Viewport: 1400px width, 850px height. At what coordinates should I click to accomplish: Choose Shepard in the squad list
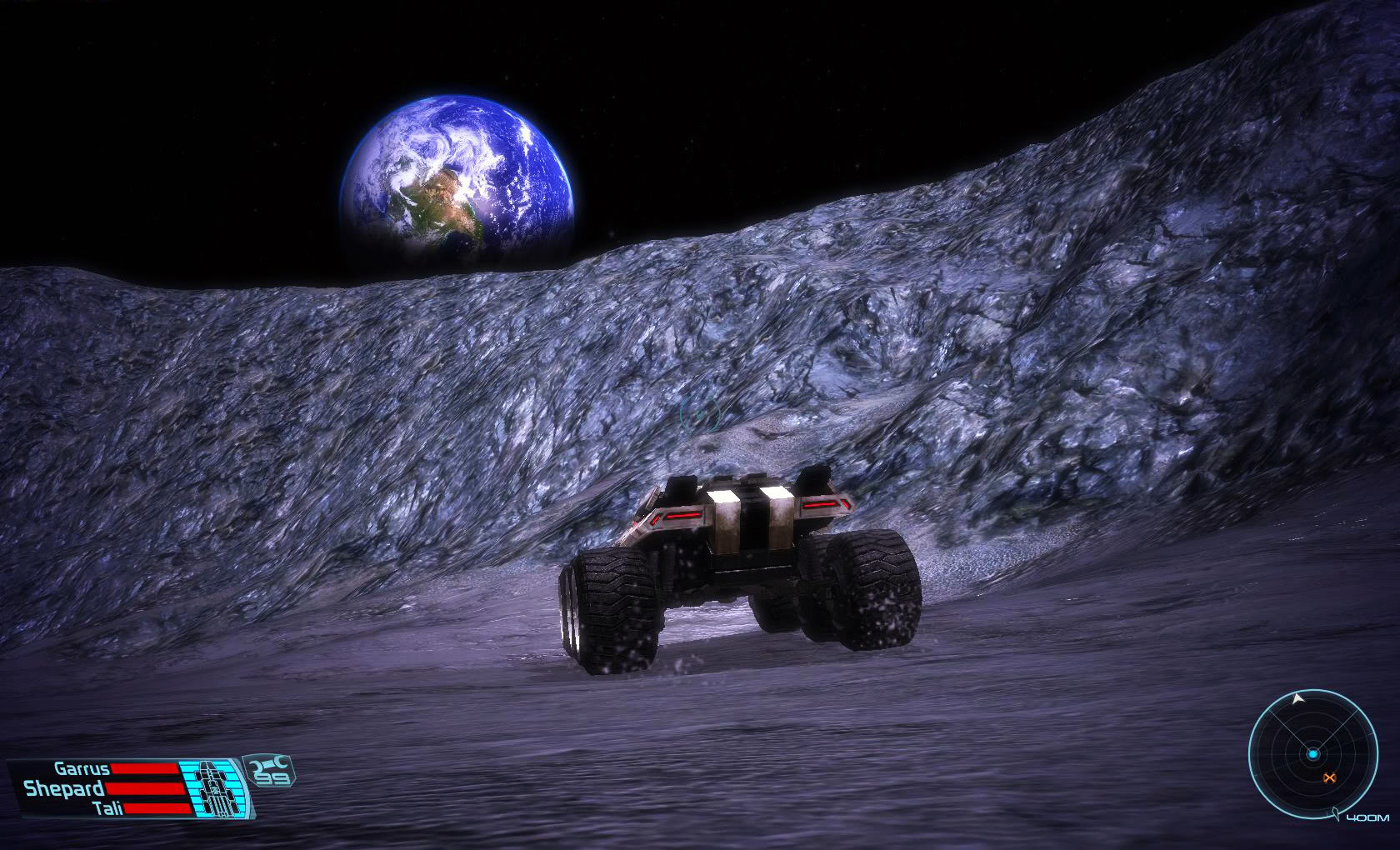coord(64,788)
